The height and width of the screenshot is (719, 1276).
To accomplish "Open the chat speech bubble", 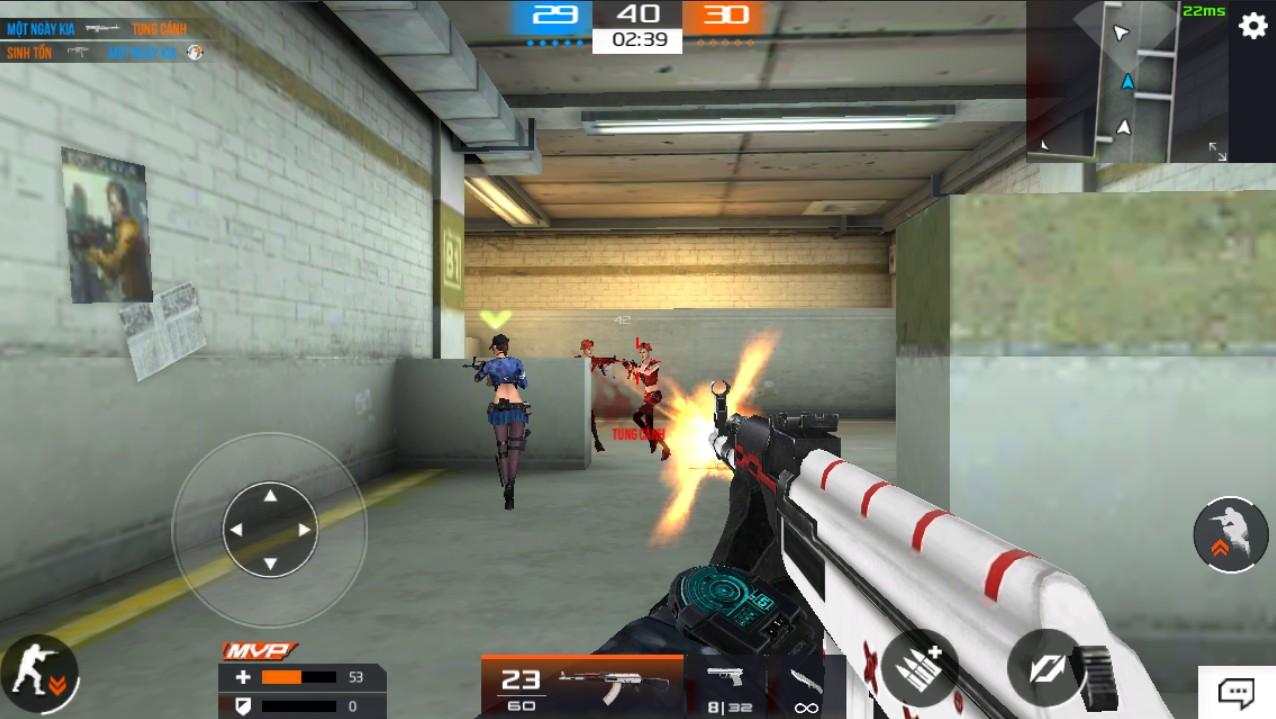I will pyautogui.click(x=1236, y=692).
